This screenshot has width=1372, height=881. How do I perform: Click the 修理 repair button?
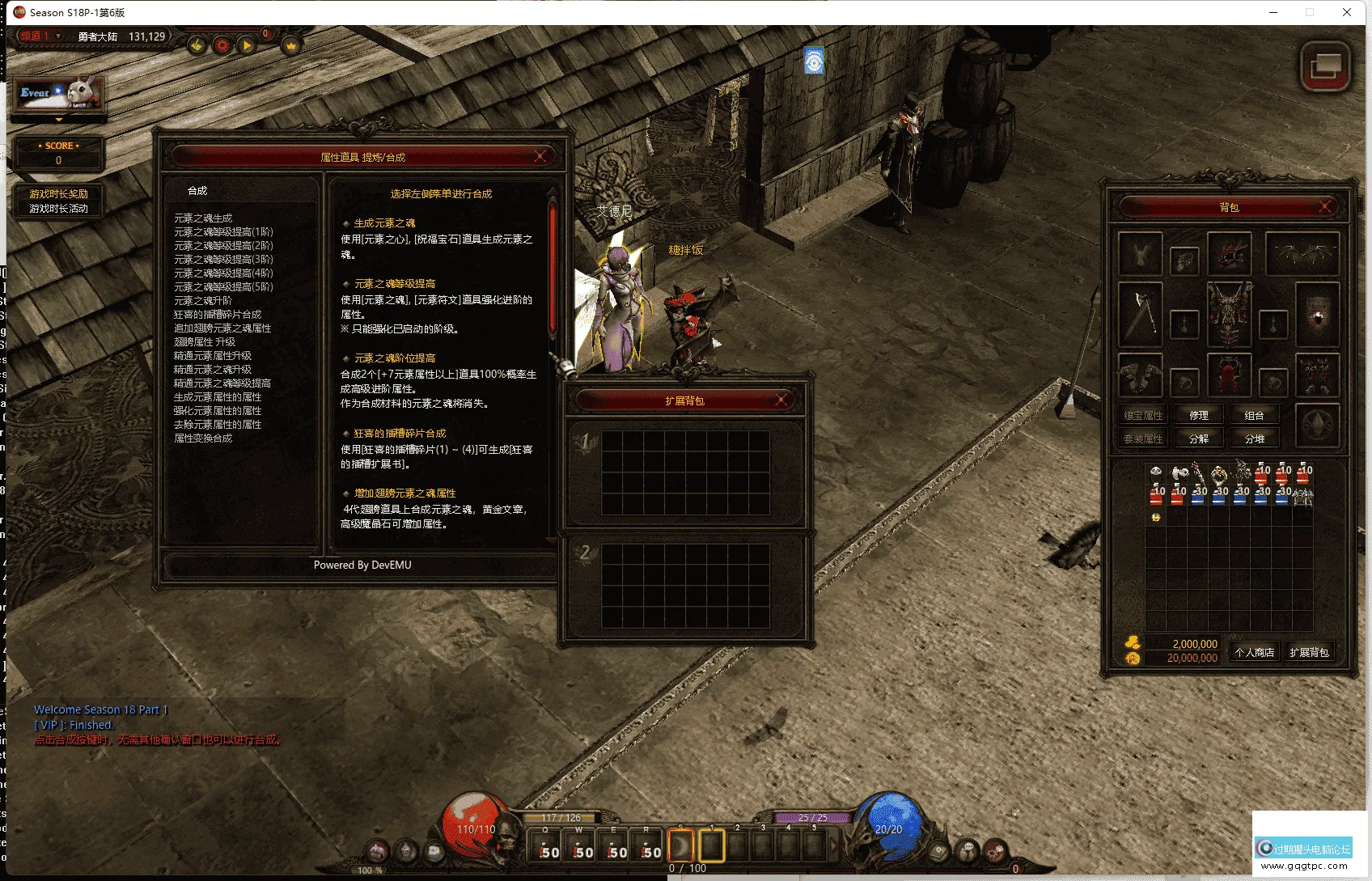tap(1198, 416)
